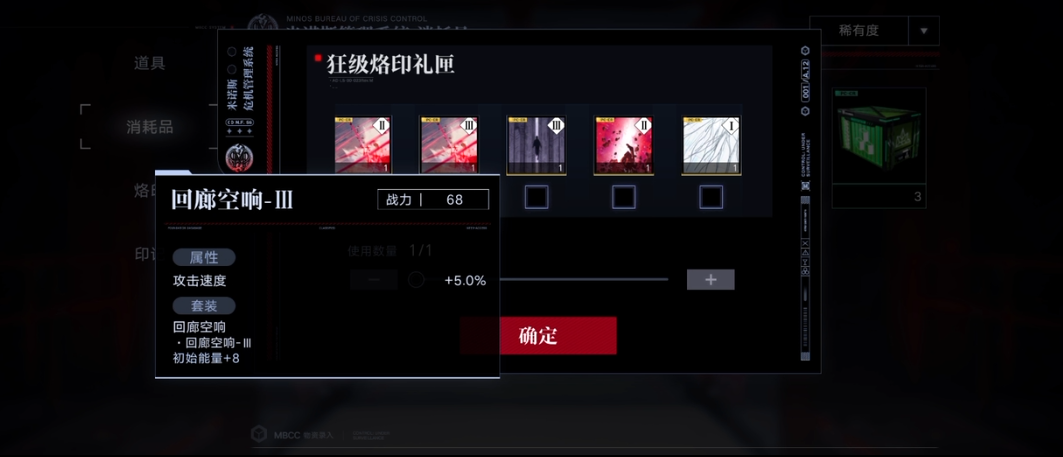Screen dimensions: 1063x457
Task: Tick the checkbox under the grey corridor card
Action: point(536,197)
